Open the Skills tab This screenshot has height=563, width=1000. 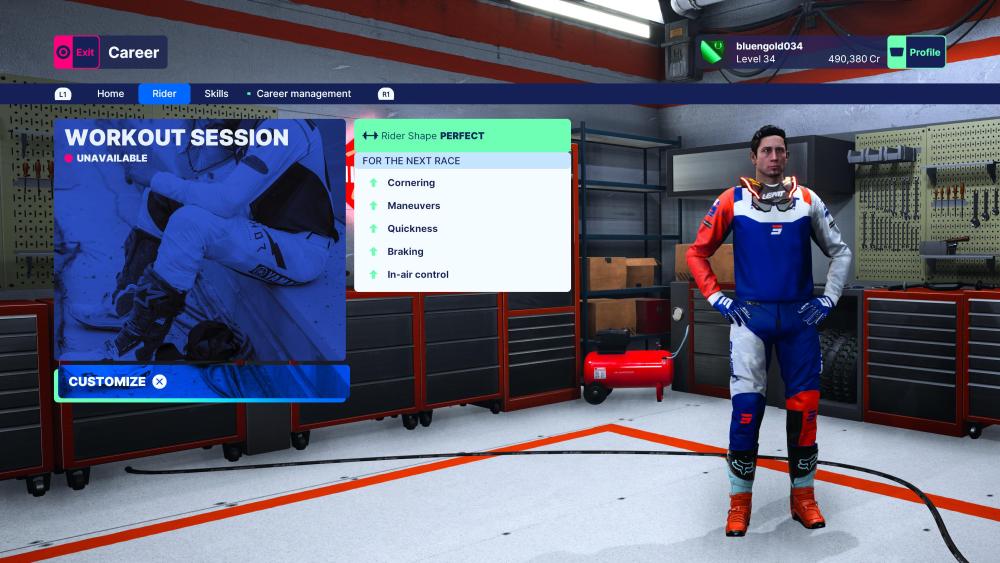(x=216, y=94)
